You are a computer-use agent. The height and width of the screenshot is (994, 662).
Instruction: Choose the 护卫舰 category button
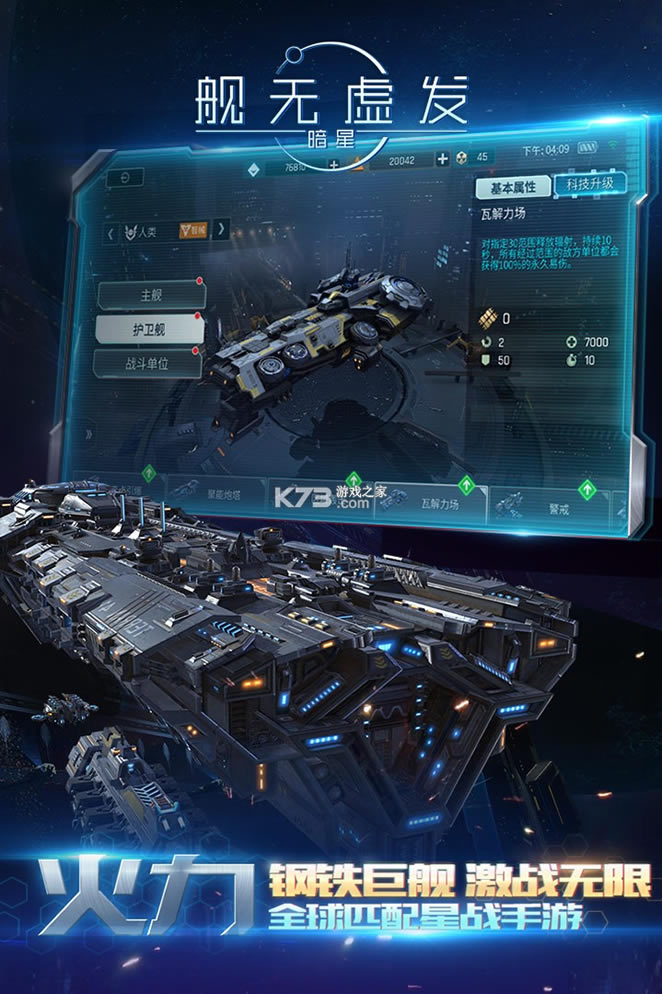tap(149, 330)
